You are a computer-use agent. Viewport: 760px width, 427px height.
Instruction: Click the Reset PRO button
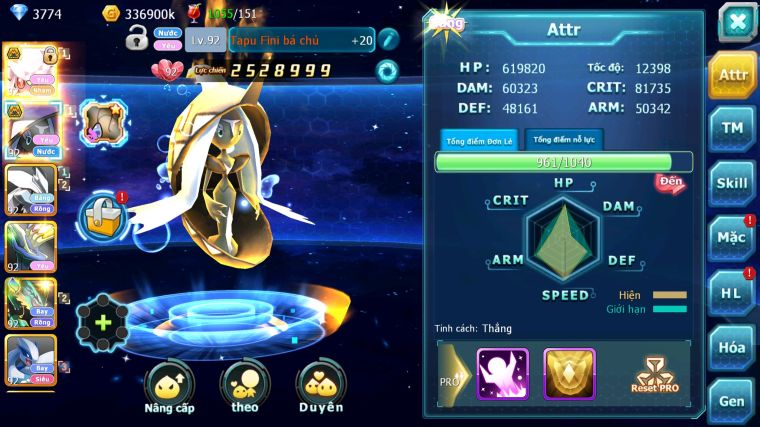click(654, 375)
